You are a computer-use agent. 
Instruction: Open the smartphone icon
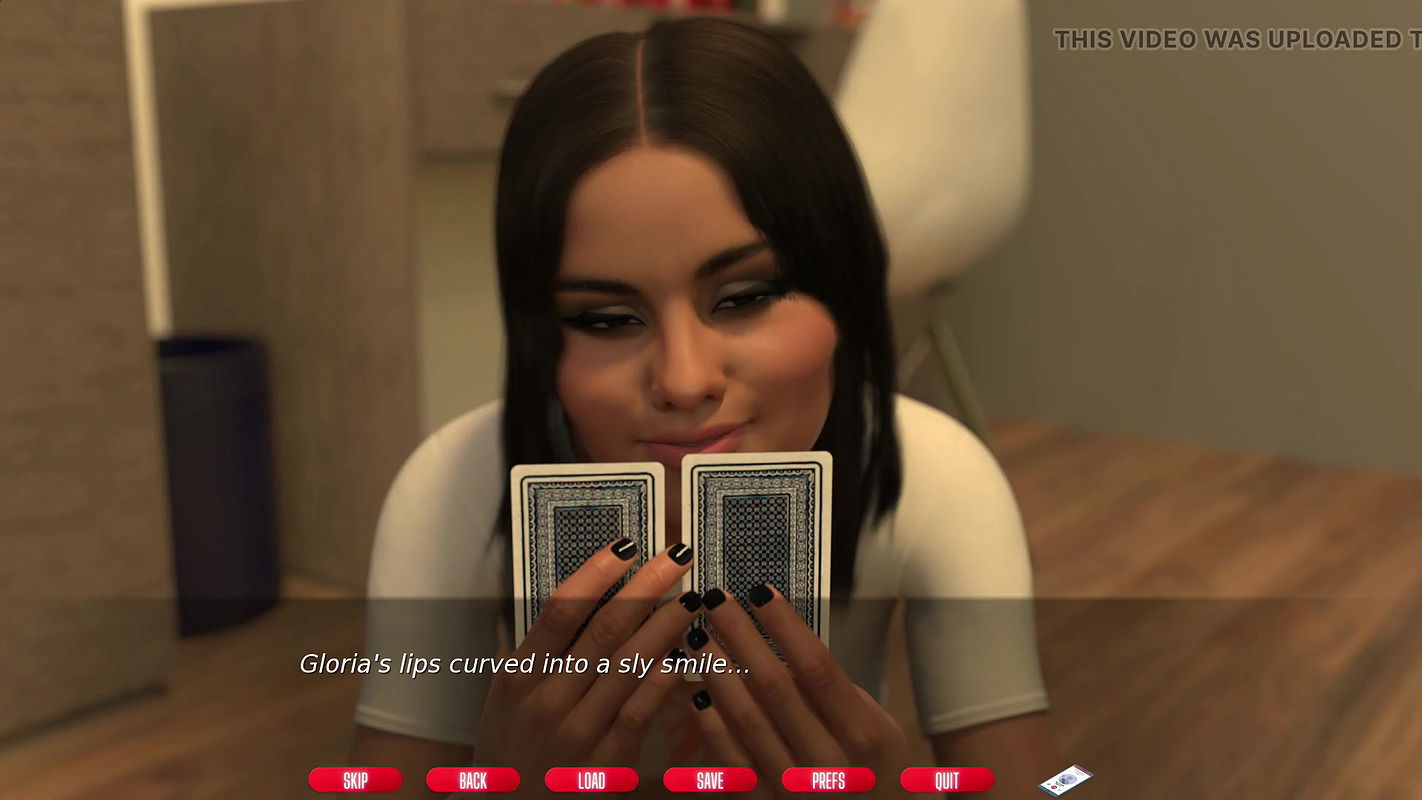[x=1066, y=779]
